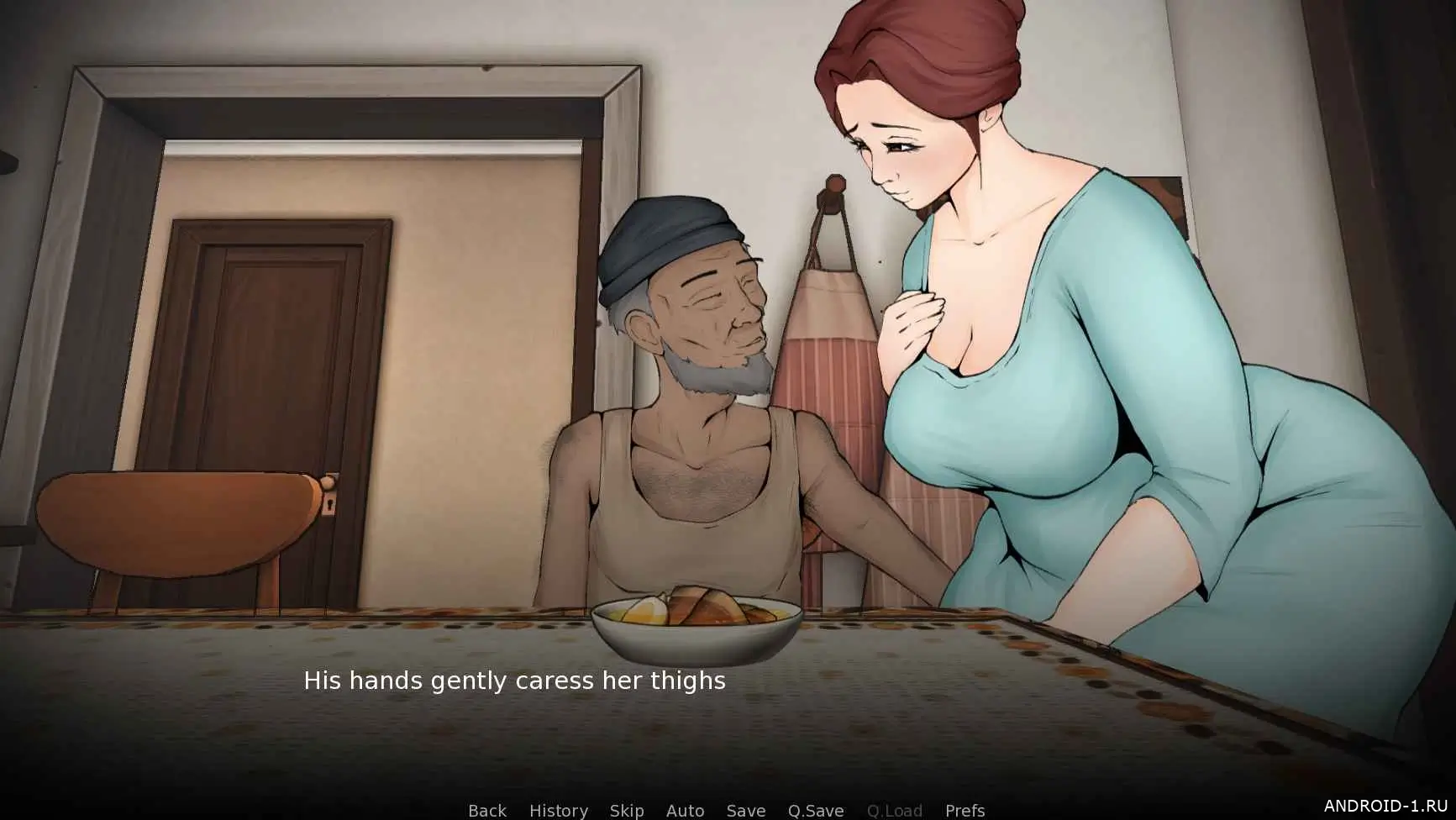
Task: Go back using the Back button
Action: pos(487,811)
